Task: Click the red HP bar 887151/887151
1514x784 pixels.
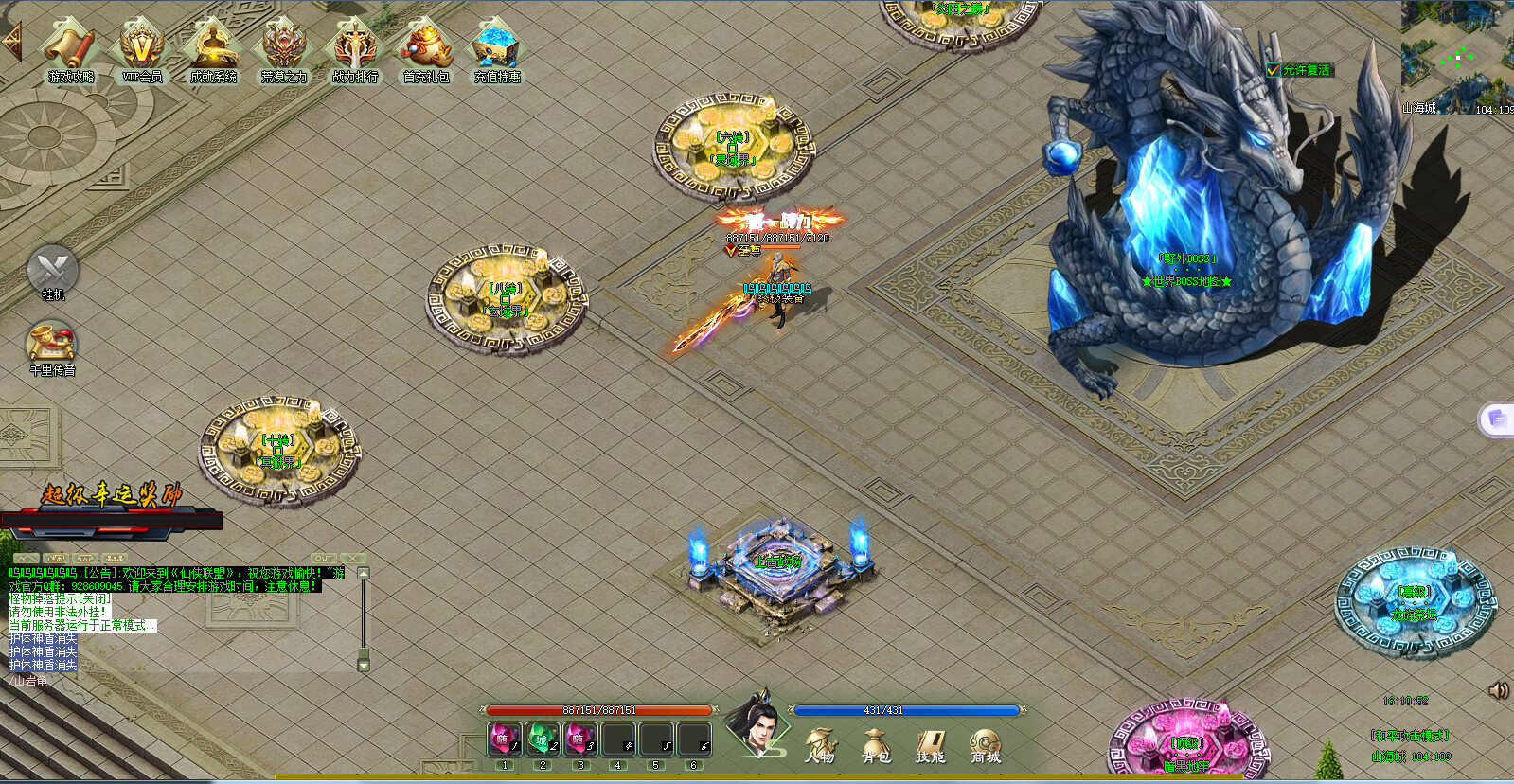Action: (x=597, y=708)
